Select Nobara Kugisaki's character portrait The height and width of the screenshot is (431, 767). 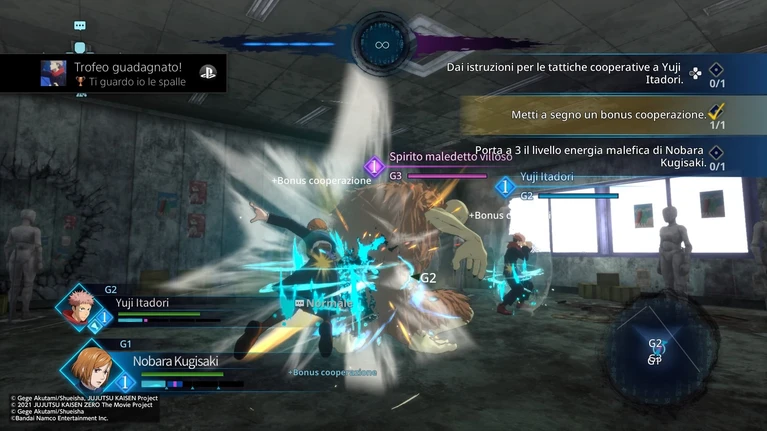pos(92,369)
